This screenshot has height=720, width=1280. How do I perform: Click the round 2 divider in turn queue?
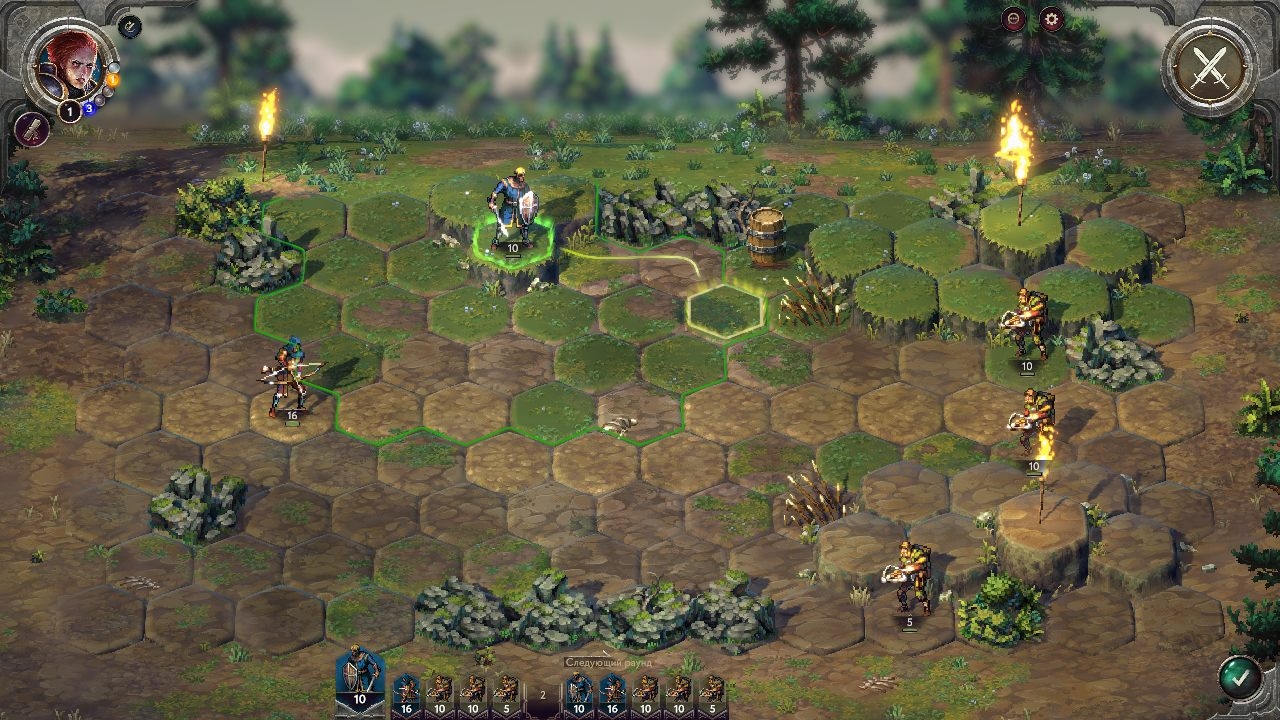(x=543, y=694)
